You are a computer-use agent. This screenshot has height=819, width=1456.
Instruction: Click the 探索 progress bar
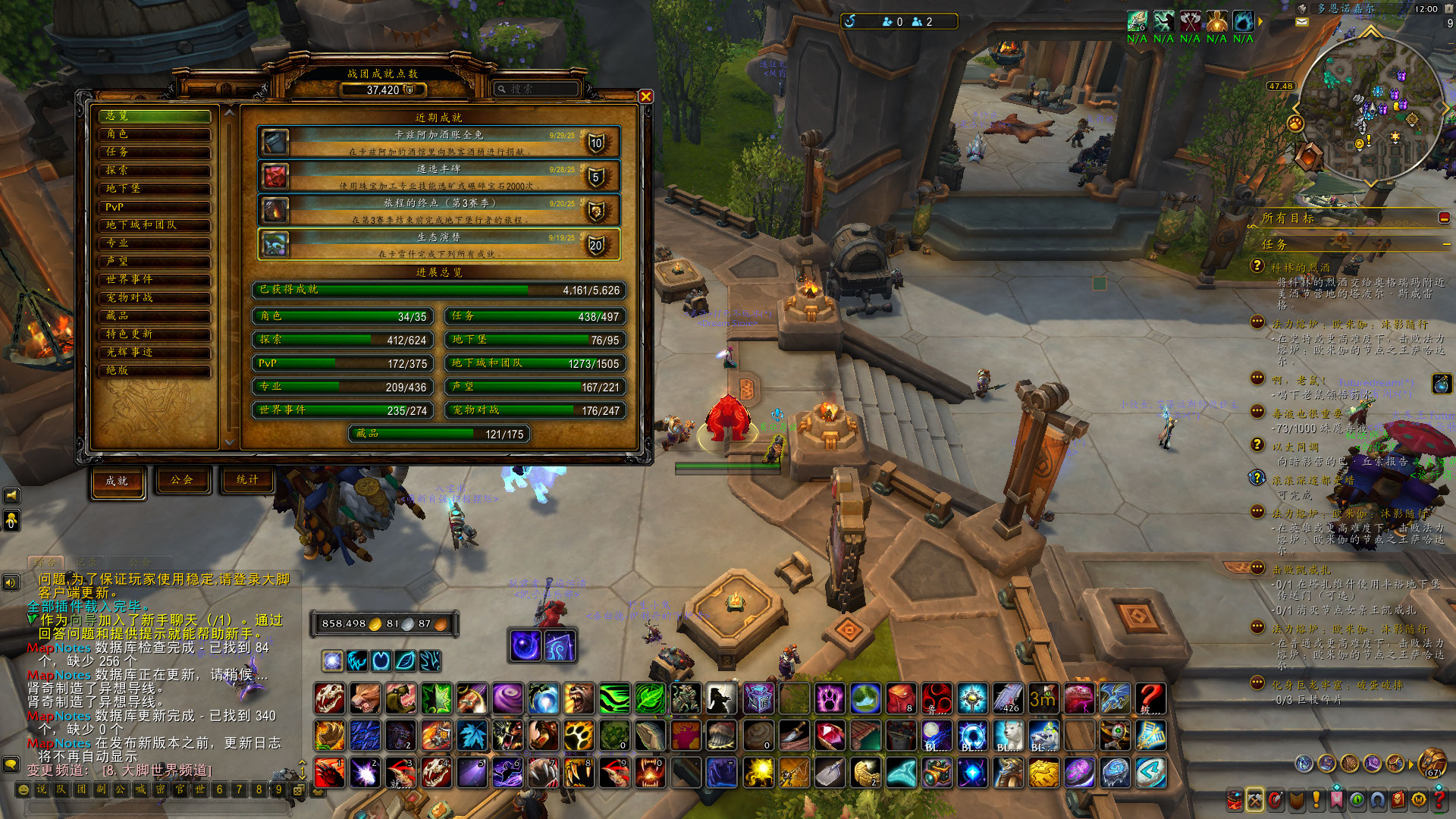pyautogui.click(x=344, y=340)
